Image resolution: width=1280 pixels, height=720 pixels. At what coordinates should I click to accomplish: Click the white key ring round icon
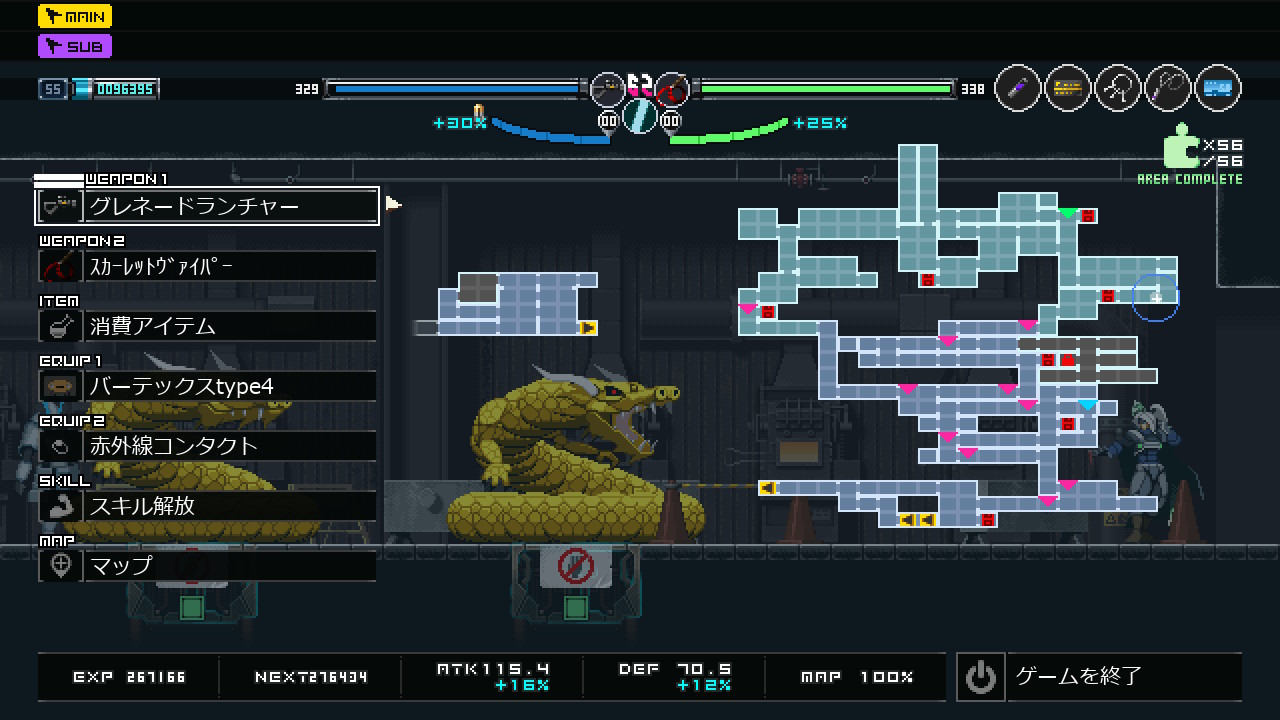click(x=1118, y=88)
